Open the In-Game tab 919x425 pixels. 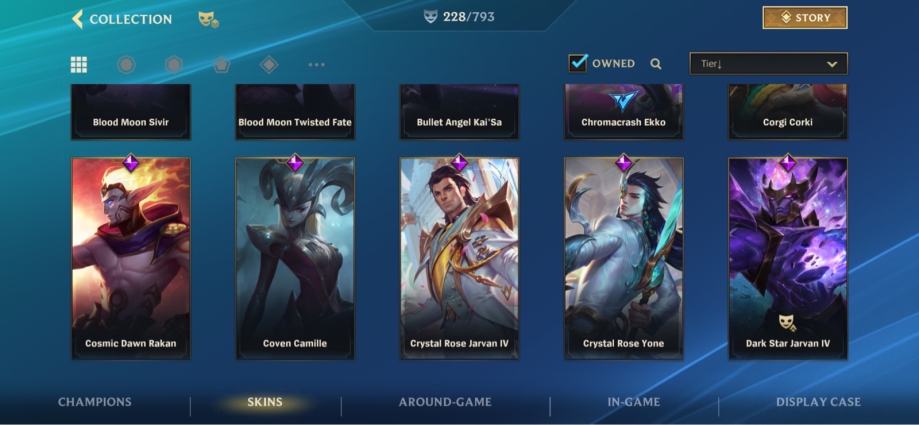634,402
